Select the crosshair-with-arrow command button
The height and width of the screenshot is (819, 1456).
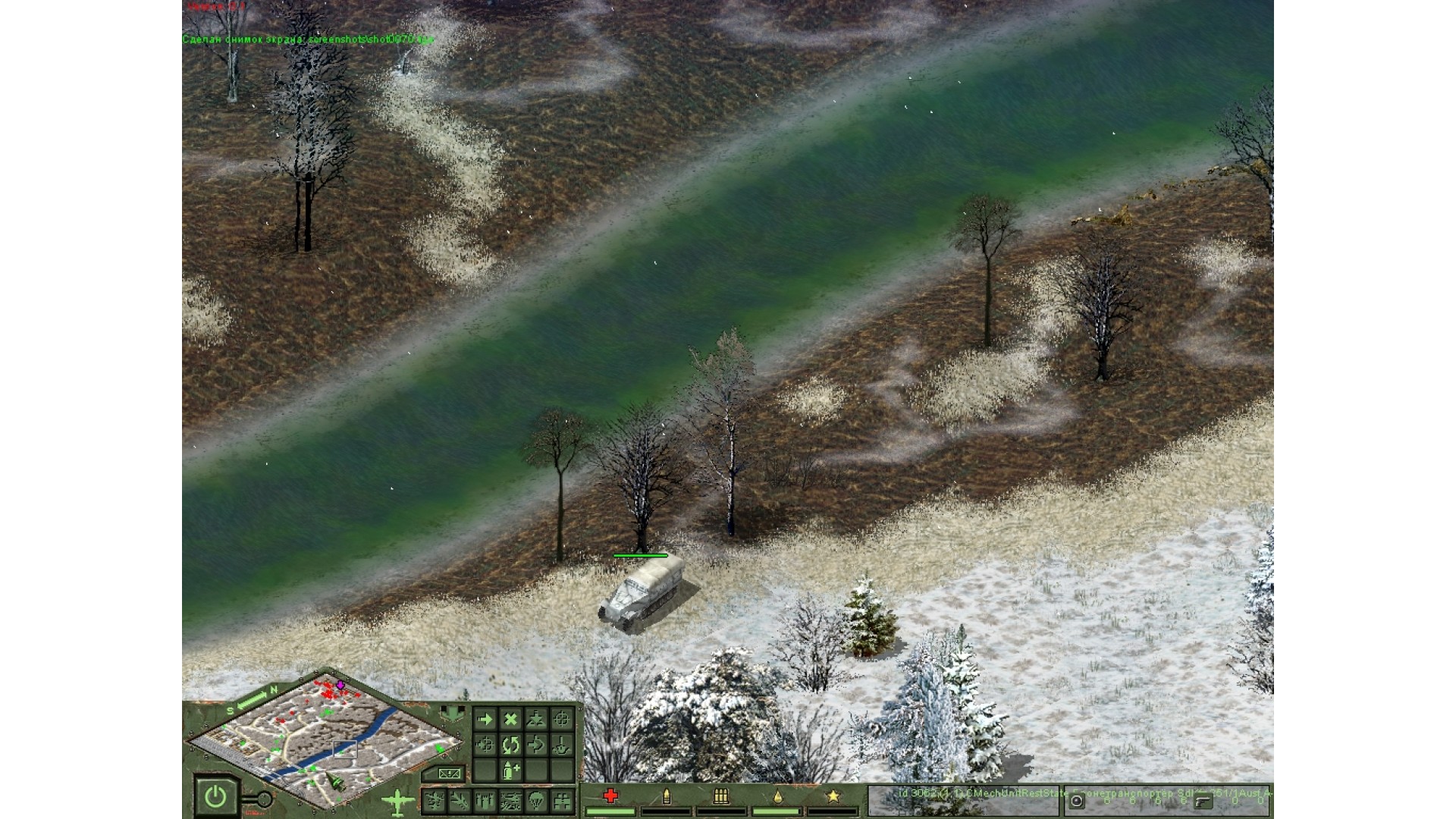click(x=485, y=745)
